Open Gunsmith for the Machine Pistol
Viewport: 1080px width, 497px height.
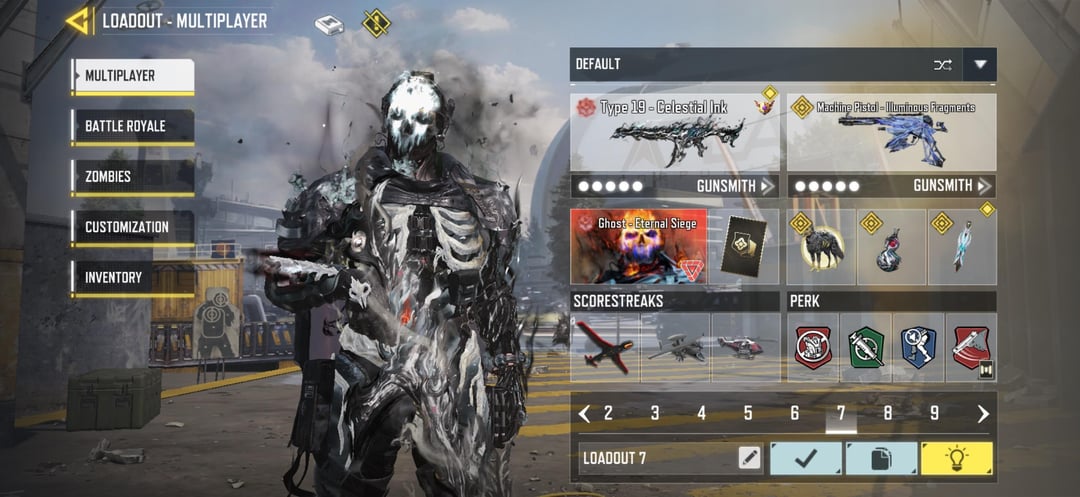point(952,186)
